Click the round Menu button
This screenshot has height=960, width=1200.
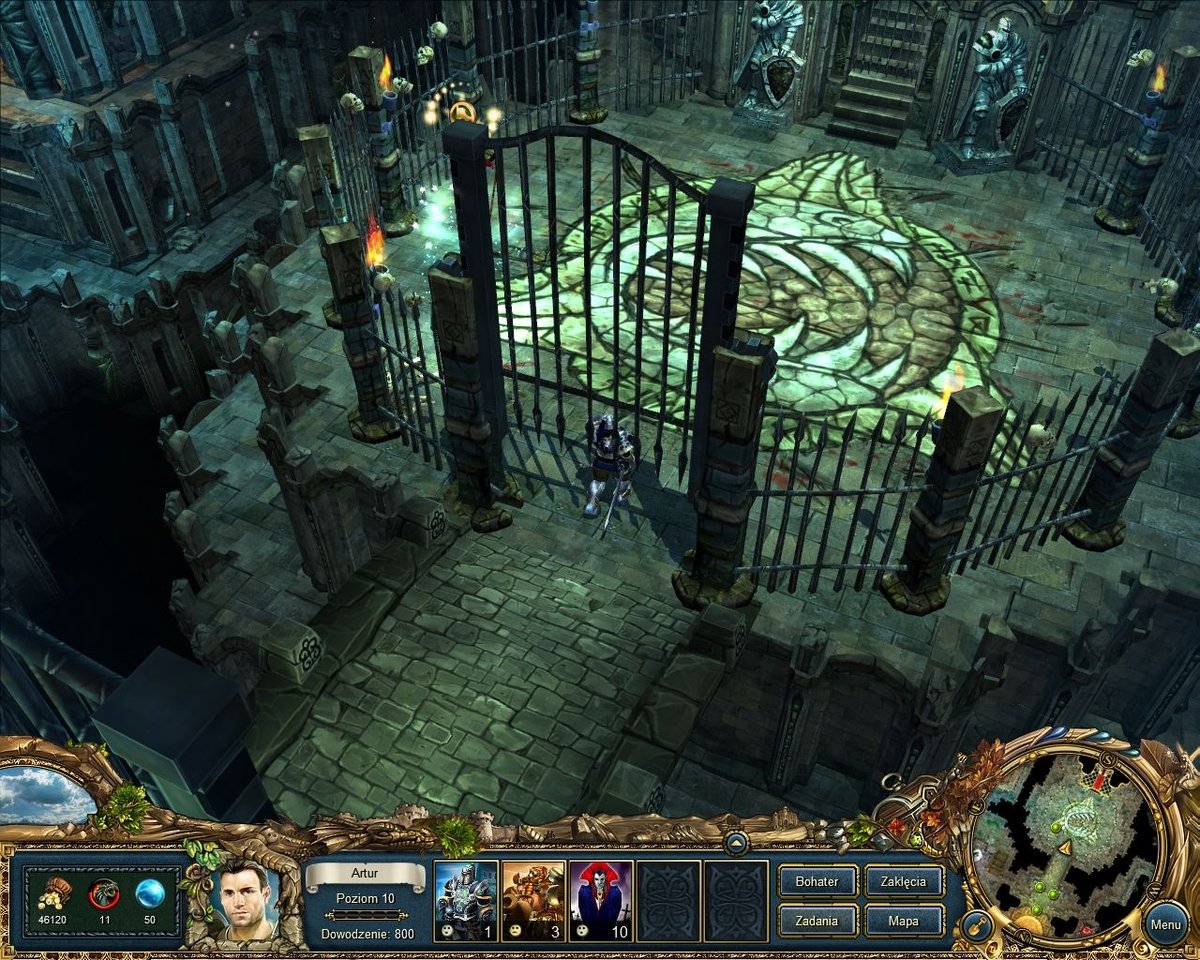(x=1165, y=924)
